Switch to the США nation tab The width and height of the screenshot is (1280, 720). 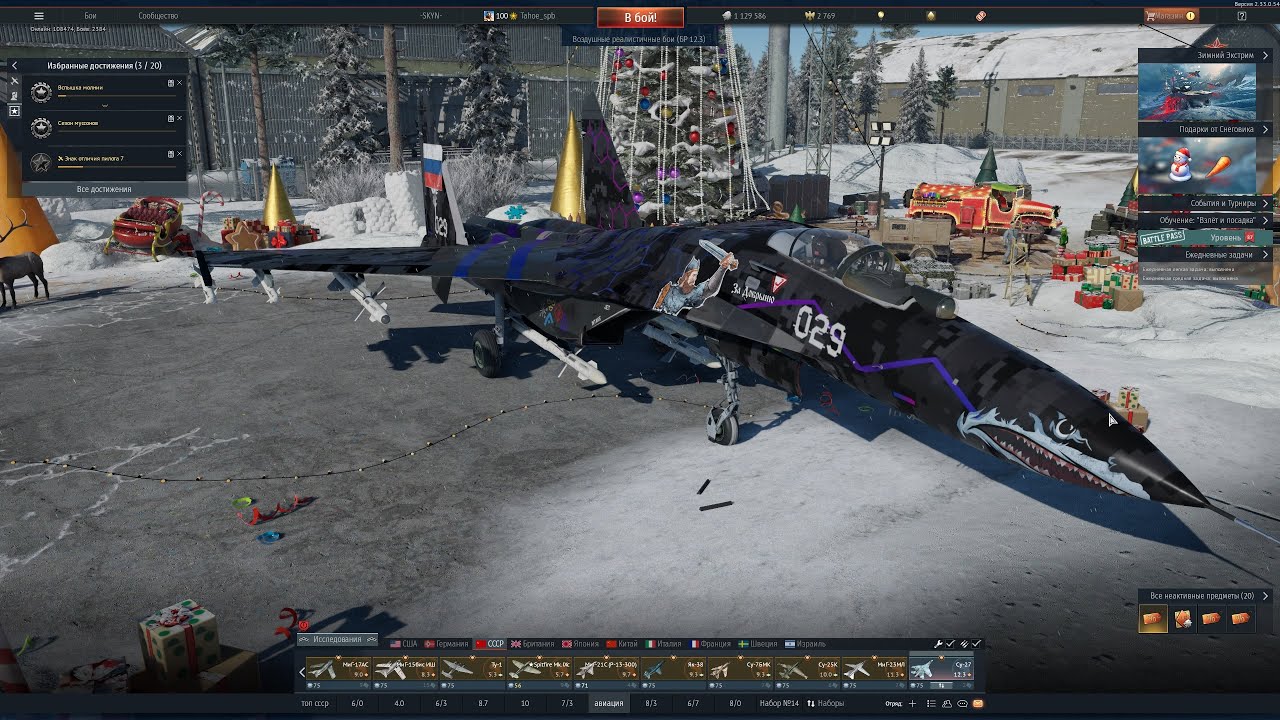pos(404,644)
